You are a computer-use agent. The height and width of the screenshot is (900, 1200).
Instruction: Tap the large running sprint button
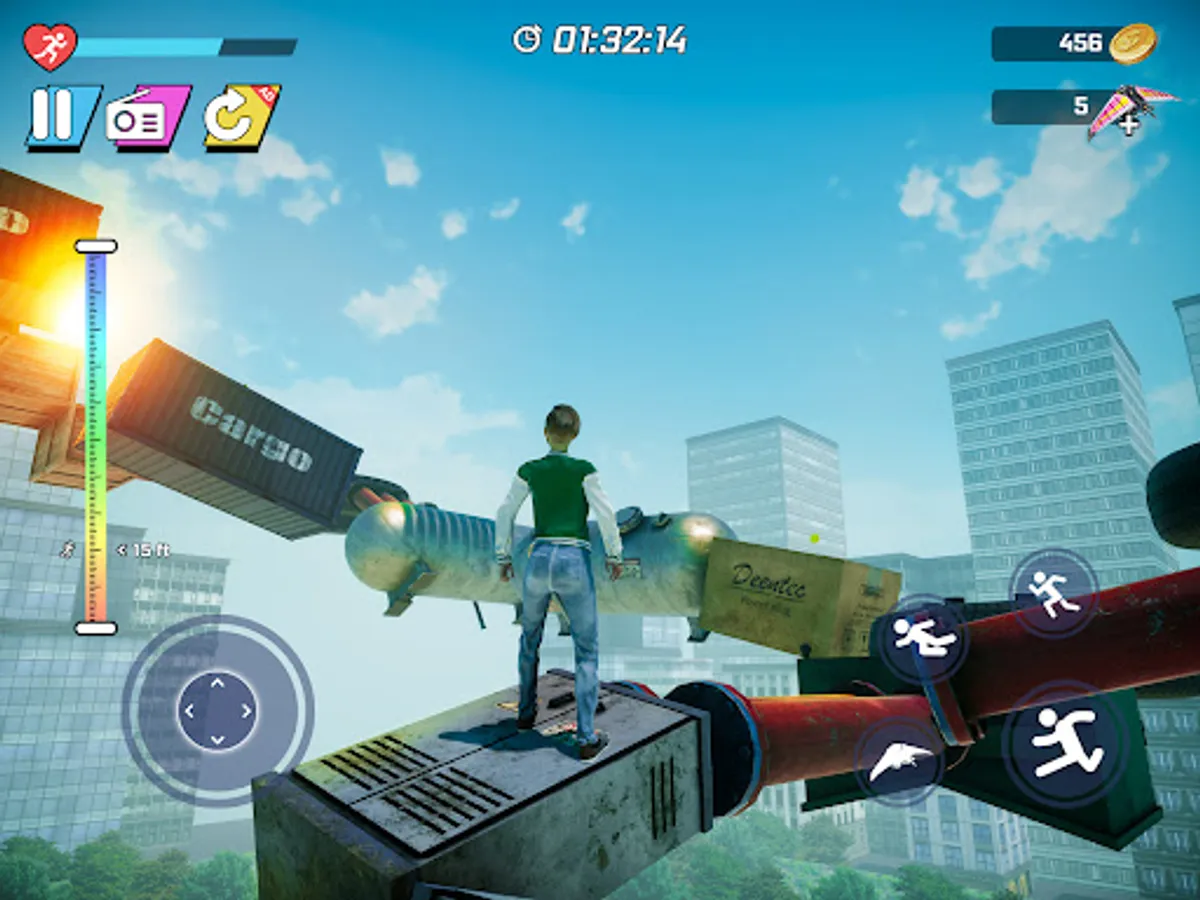tap(1065, 743)
